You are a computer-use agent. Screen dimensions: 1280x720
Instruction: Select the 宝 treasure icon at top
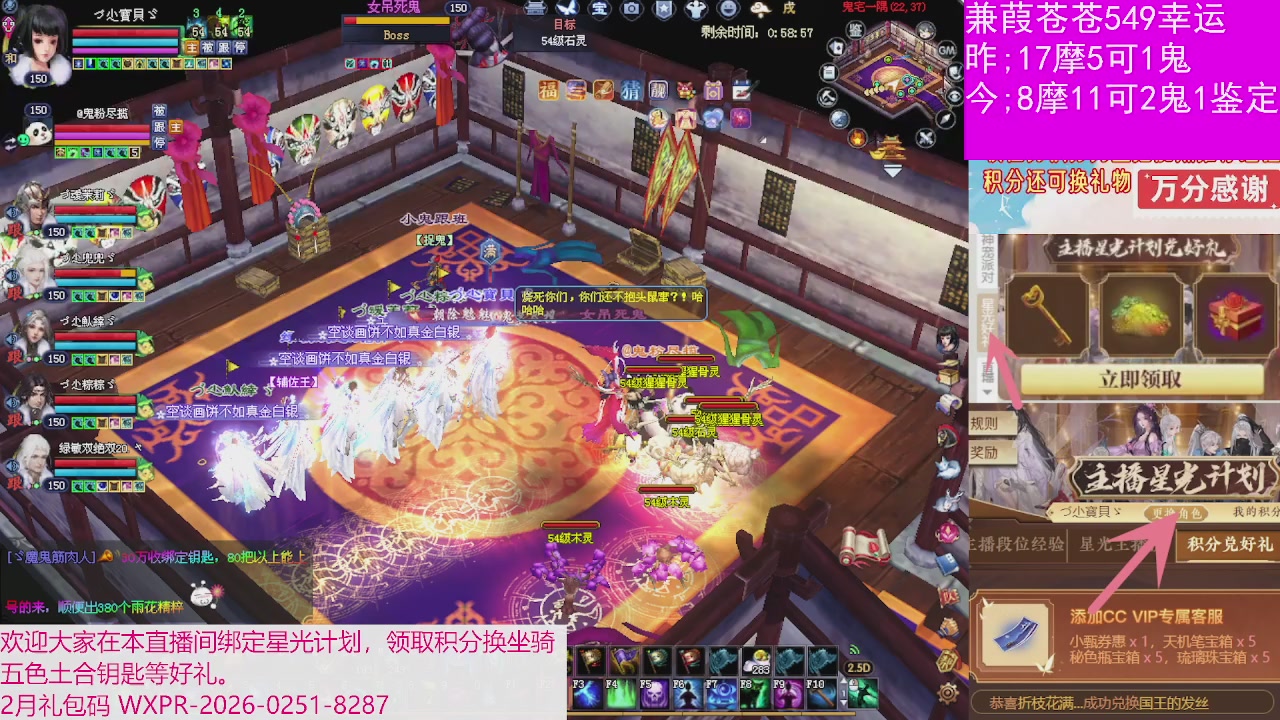click(x=599, y=11)
